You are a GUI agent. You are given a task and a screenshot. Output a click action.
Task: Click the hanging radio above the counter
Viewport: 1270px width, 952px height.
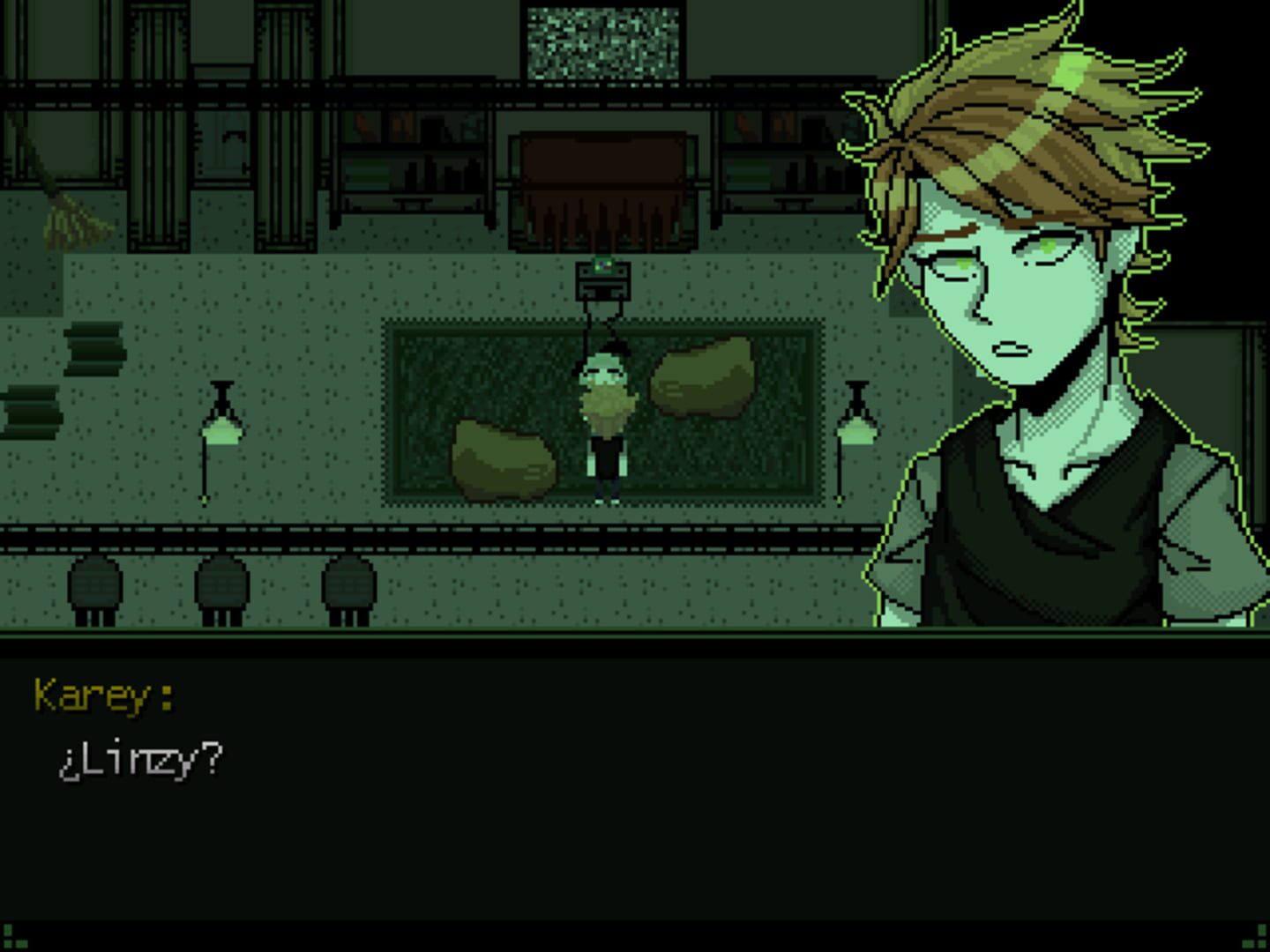click(x=604, y=282)
